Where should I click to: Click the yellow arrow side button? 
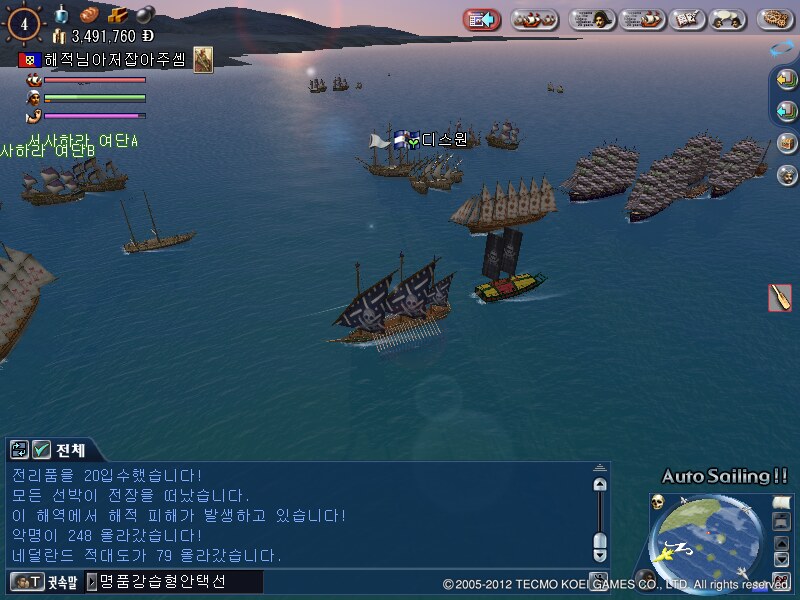(786, 79)
